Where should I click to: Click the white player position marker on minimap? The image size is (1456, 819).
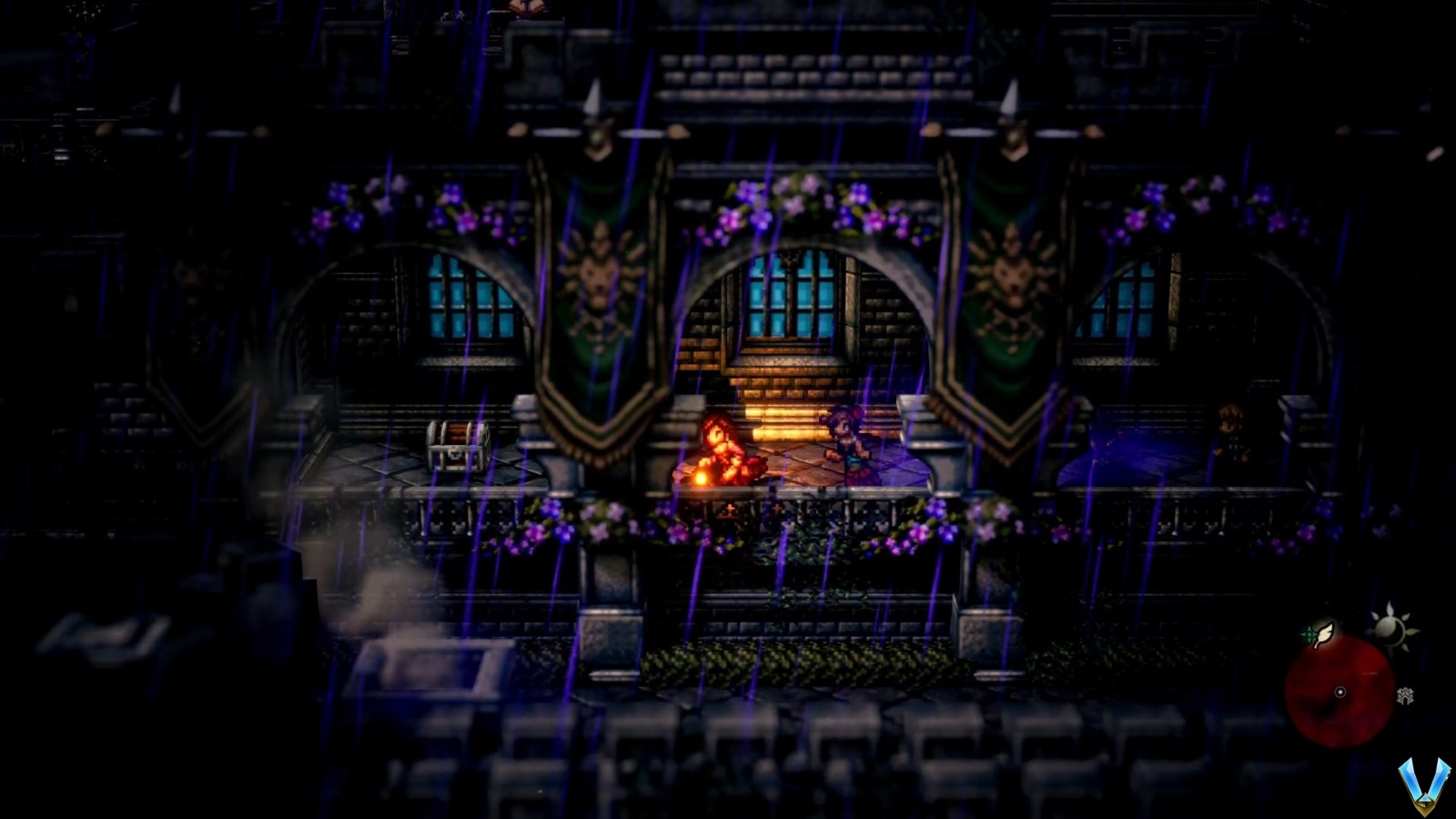click(x=1340, y=692)
